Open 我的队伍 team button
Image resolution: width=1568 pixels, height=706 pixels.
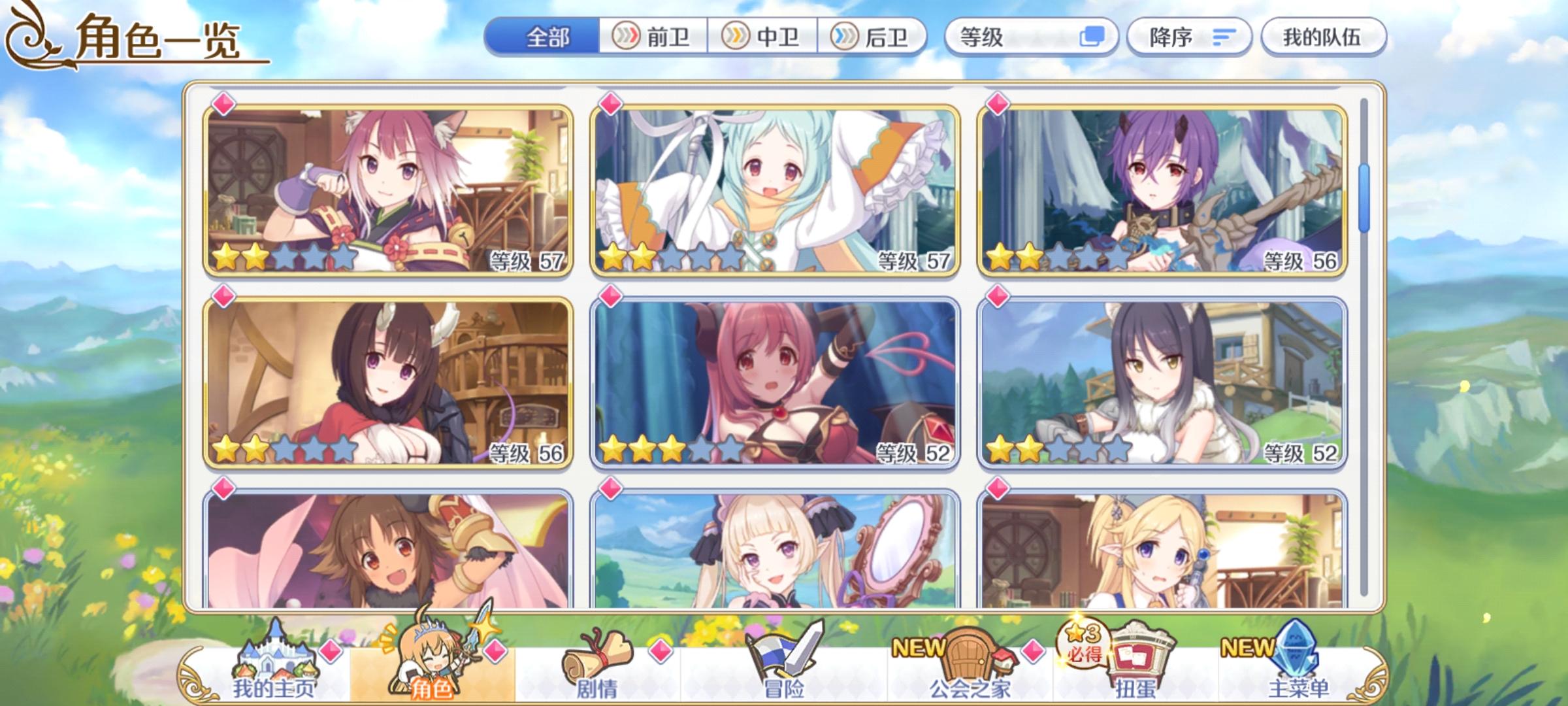[x=1320, y=37]
